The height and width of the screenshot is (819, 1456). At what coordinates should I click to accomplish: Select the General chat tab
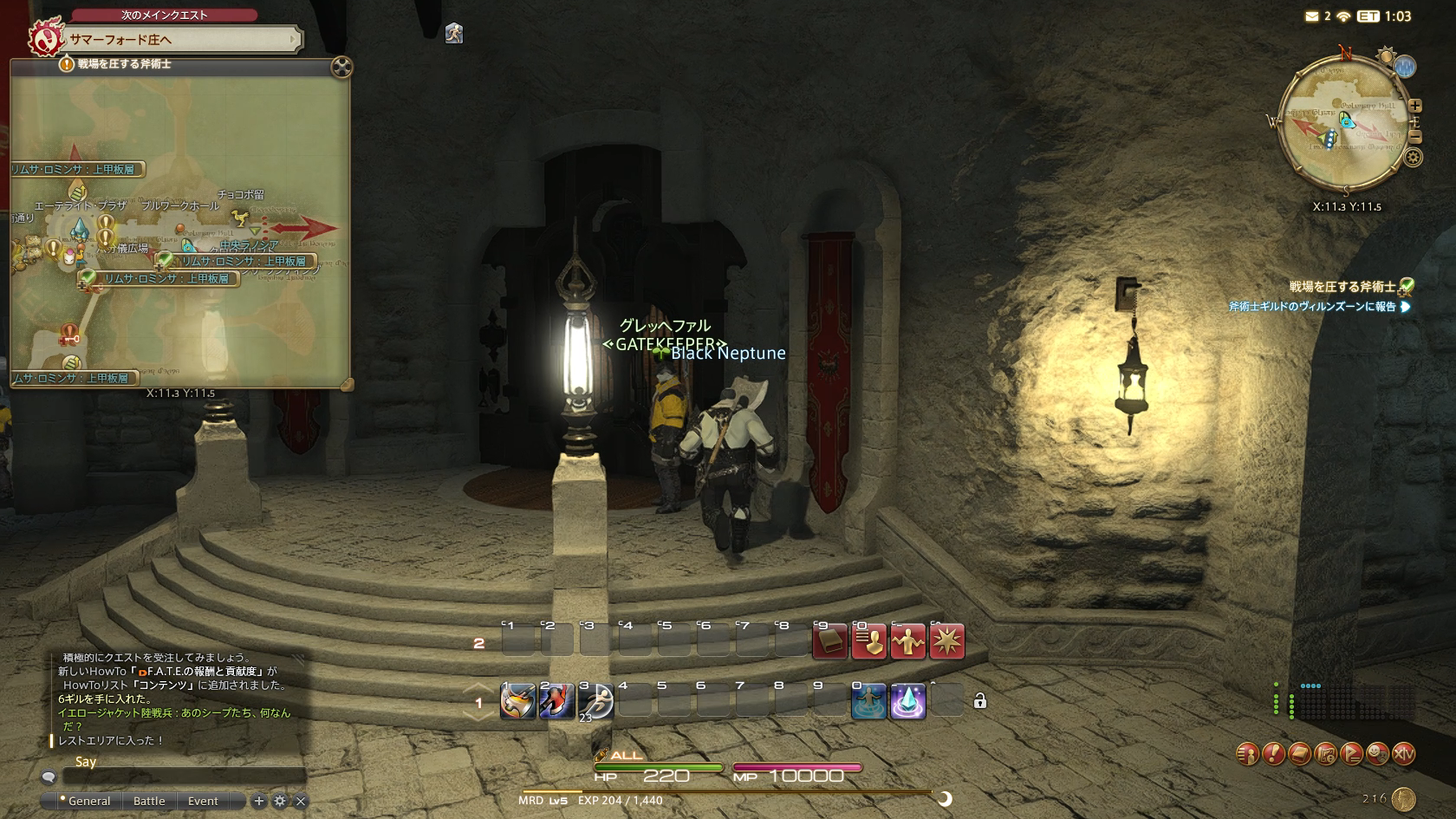88,801
